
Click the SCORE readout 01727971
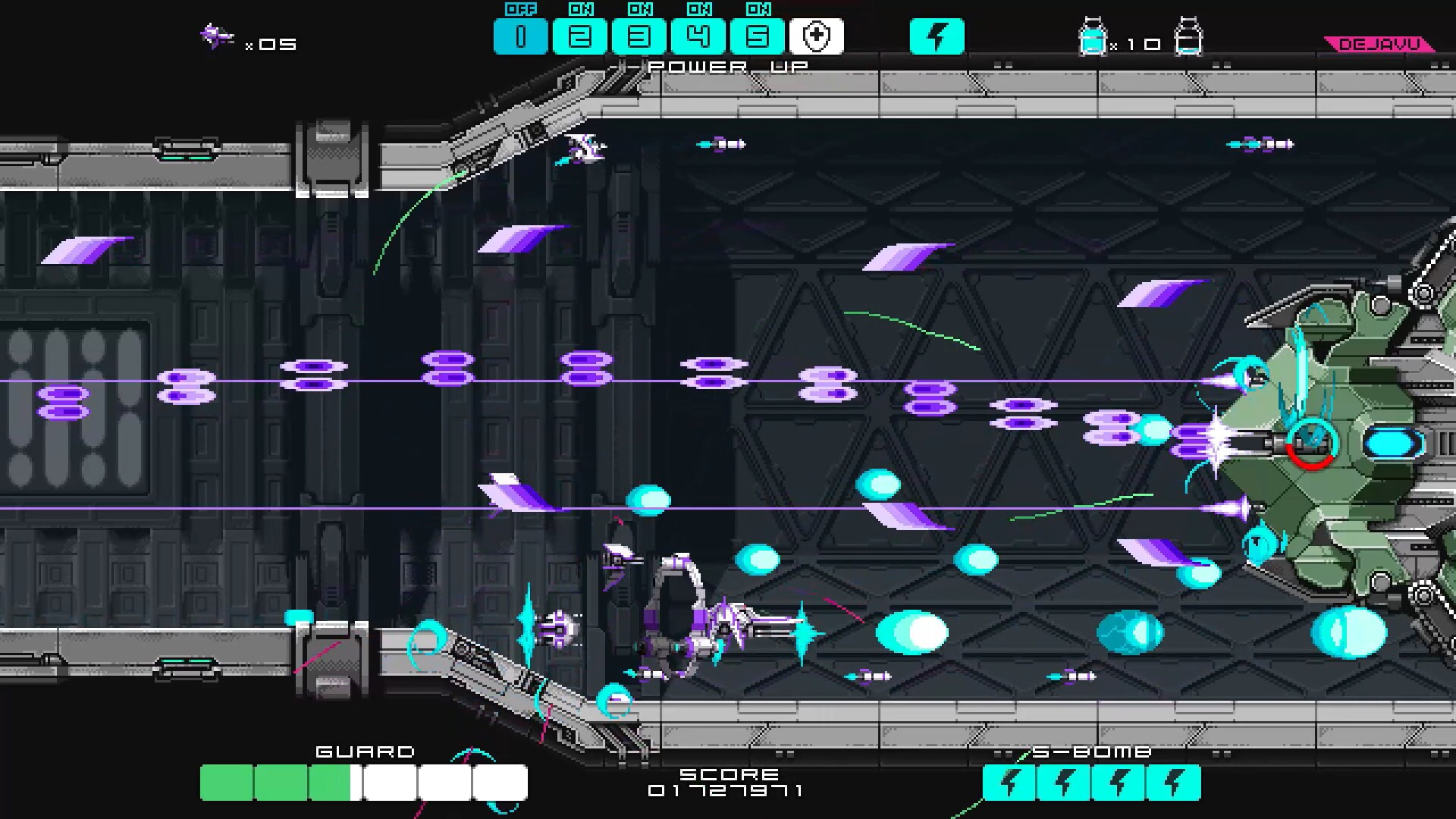(x=726, y=789)
